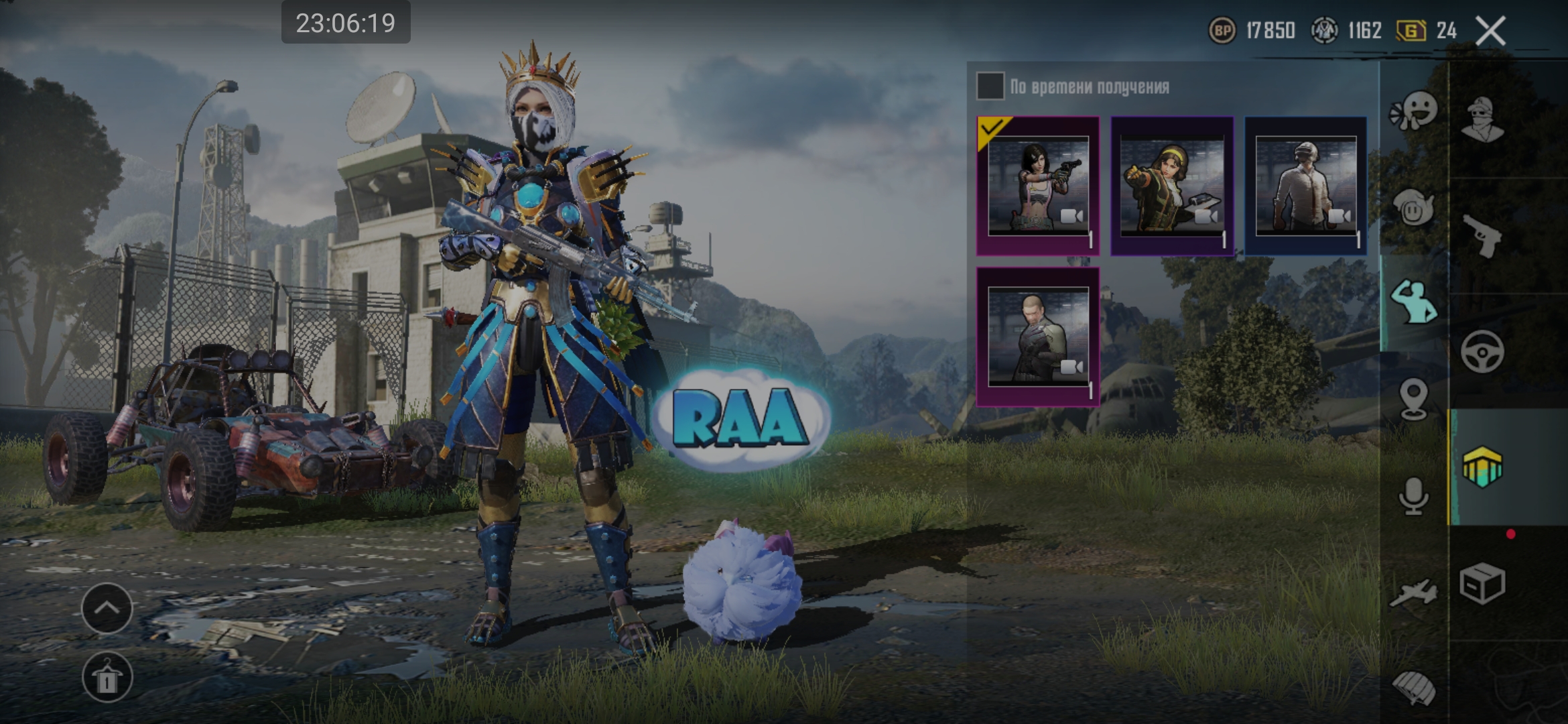Show the location pin category

[x=1414, y=399]
